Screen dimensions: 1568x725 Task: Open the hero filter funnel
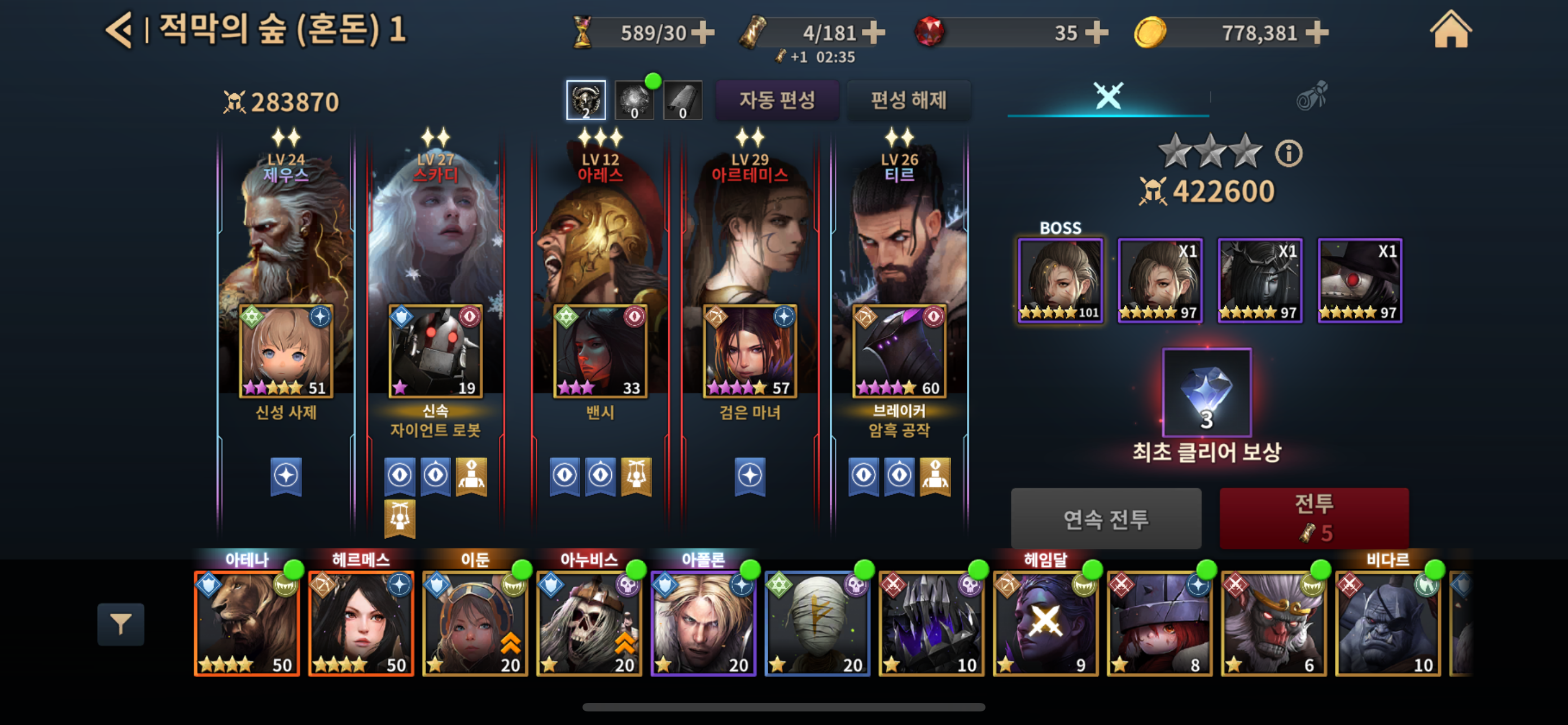click(121, 624)
